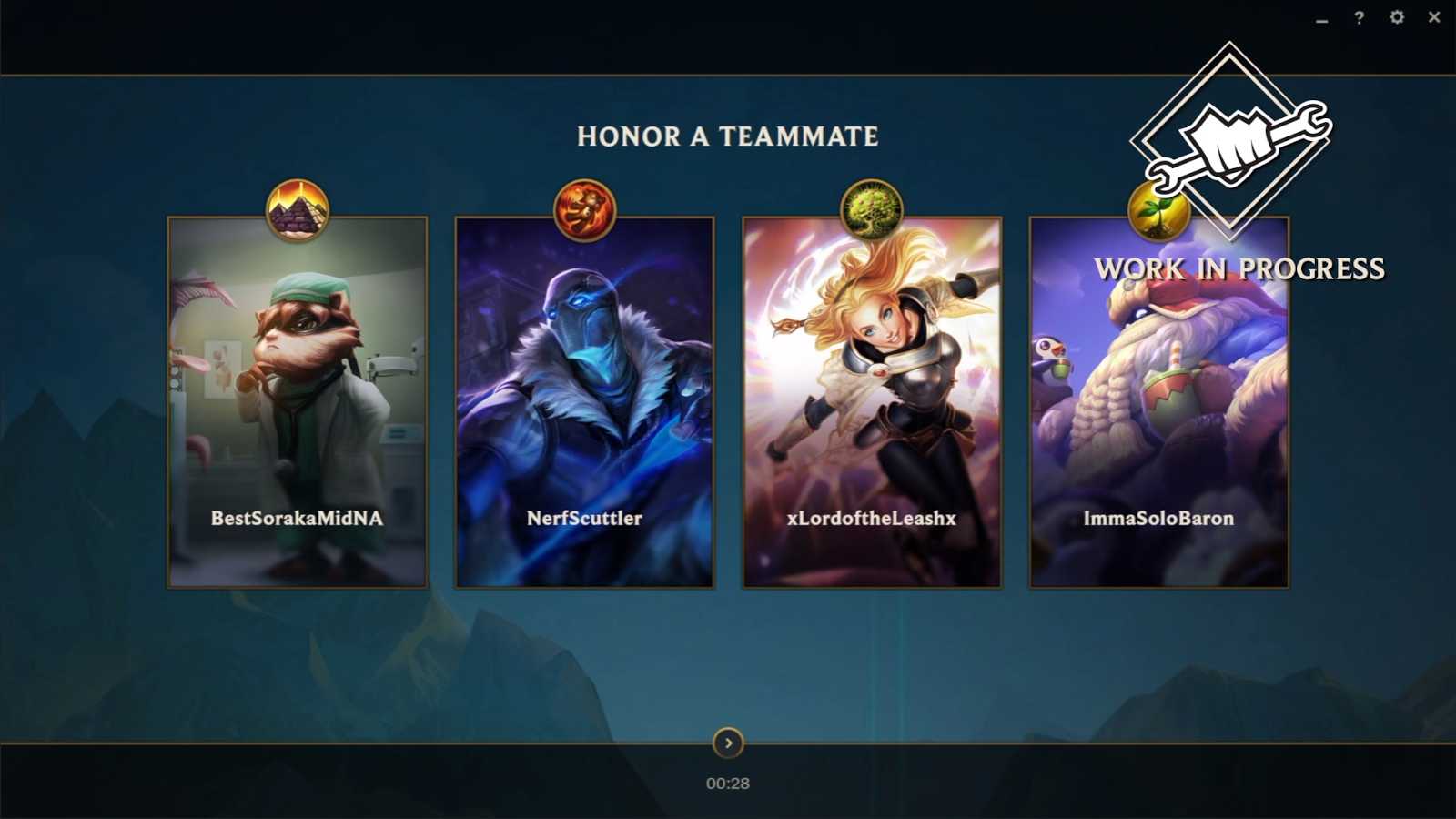The image size is (1456, 819).
Task: Click the HONOR A TEAMMATE heading
Action: (727, 137)
